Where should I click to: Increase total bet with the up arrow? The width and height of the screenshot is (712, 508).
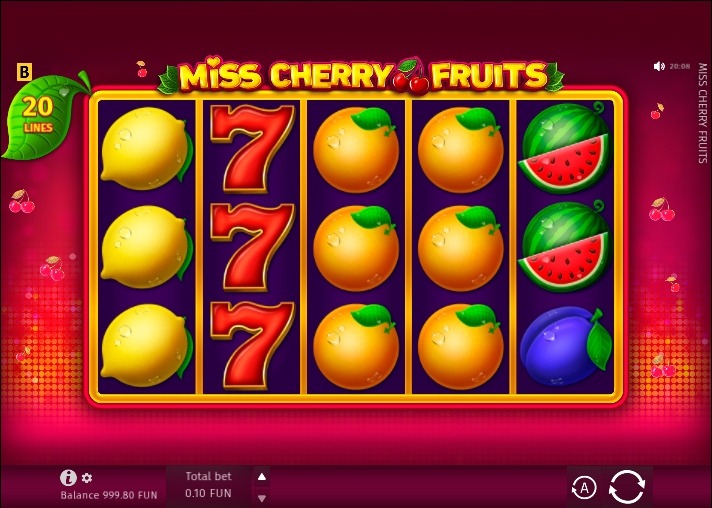pyautogui.click(x=262, y=477)
